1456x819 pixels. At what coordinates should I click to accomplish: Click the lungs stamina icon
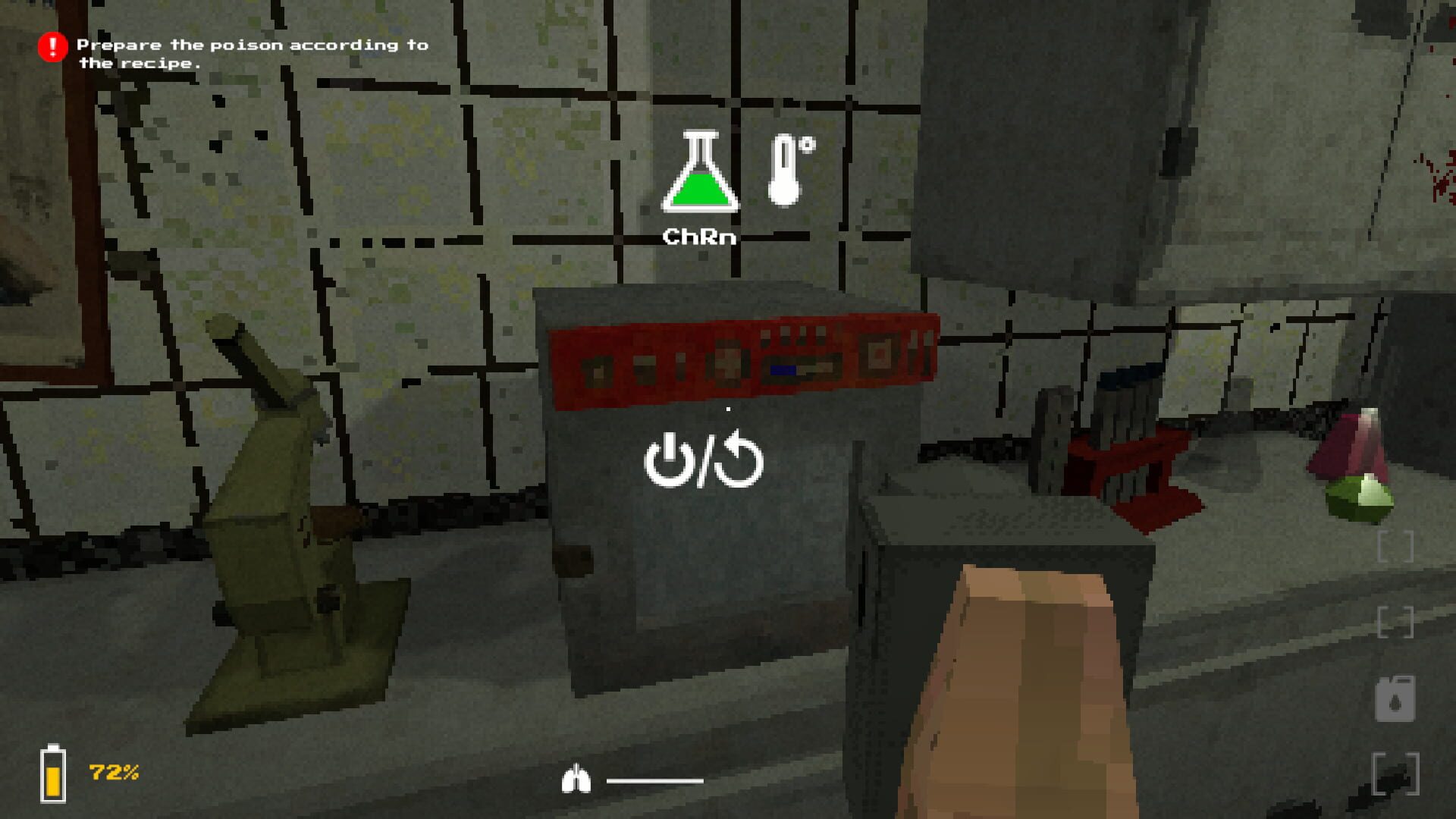(x=579, y=780)
